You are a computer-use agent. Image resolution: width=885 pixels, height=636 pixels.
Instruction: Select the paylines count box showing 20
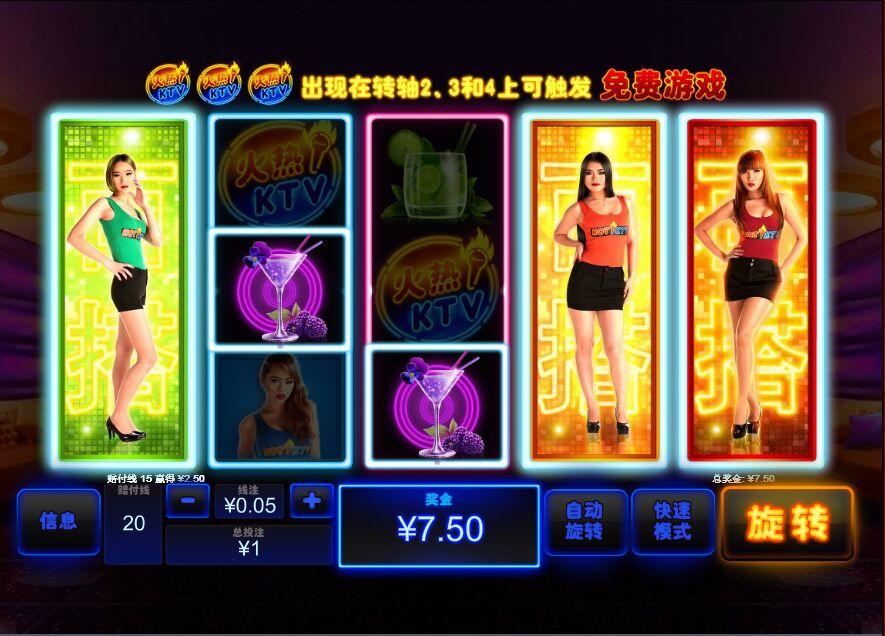[133, 523]
